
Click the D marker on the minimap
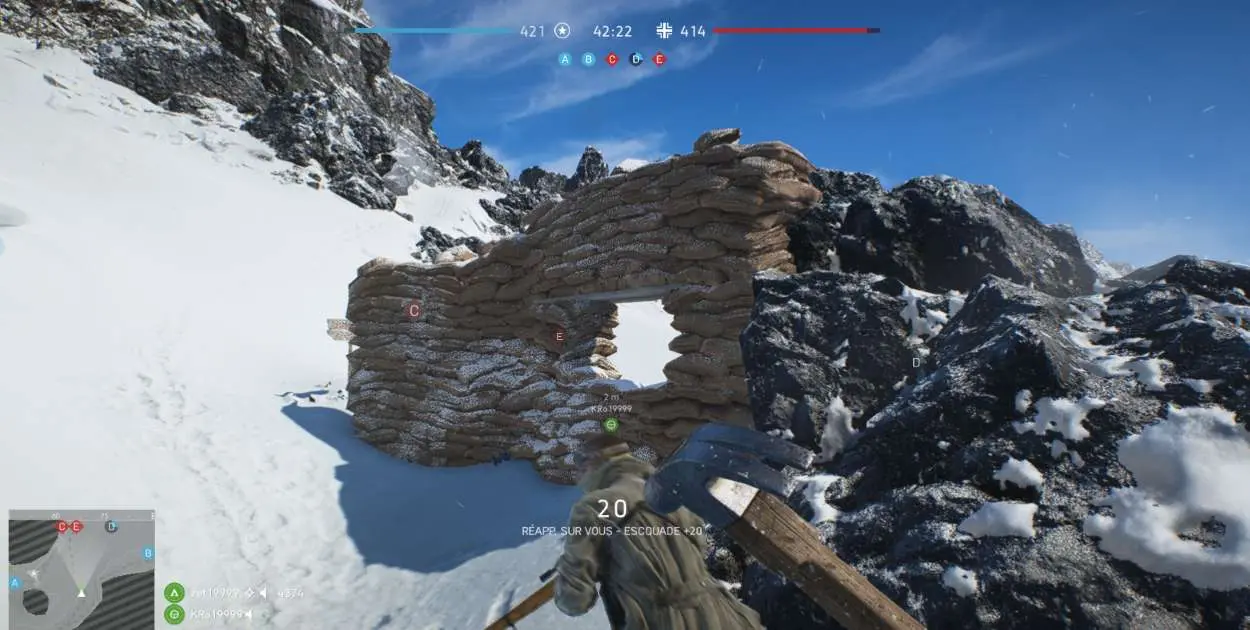click(111, 526)
